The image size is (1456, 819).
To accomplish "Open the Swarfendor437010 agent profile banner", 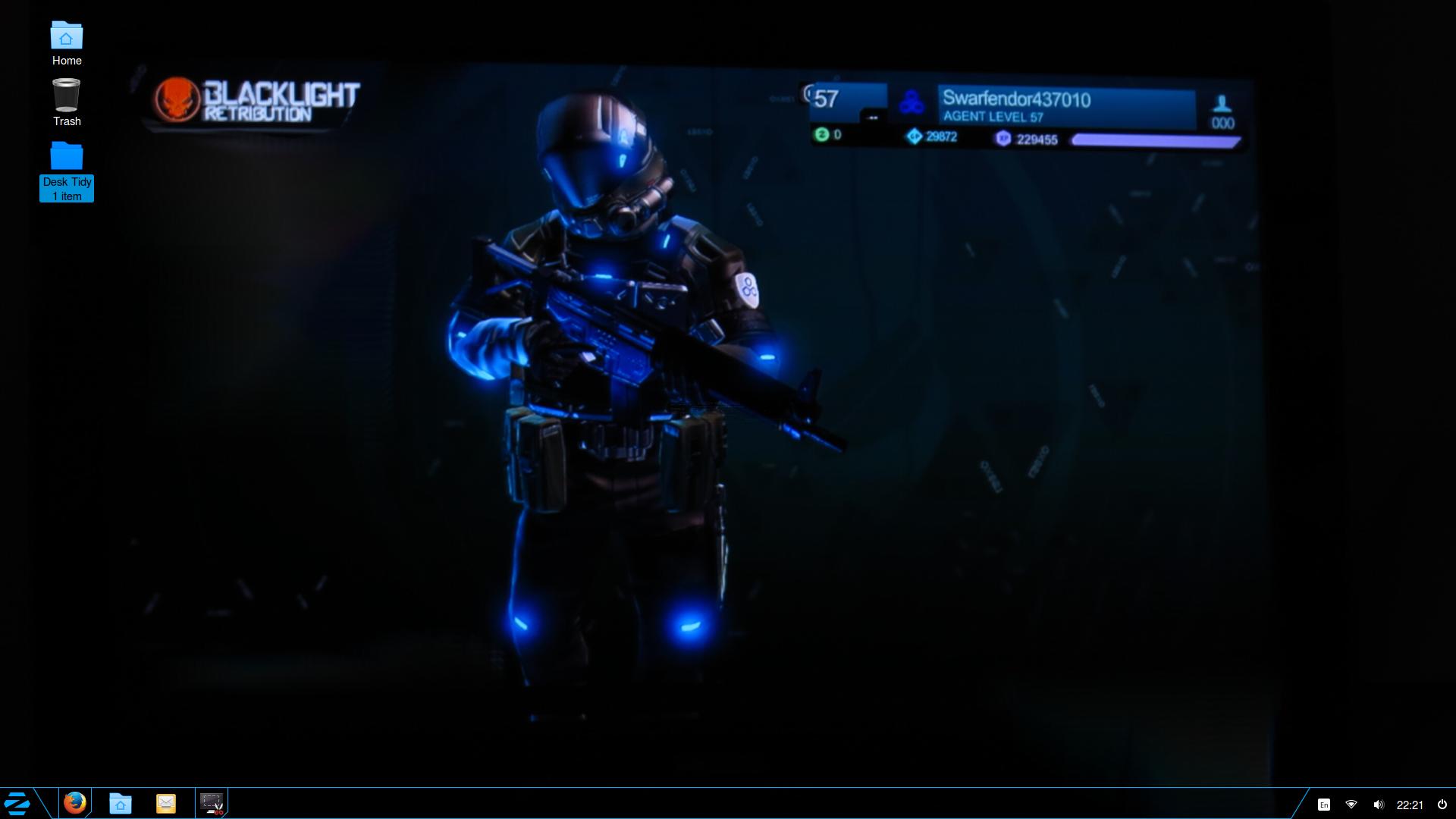I will [x=1065, y=107].
